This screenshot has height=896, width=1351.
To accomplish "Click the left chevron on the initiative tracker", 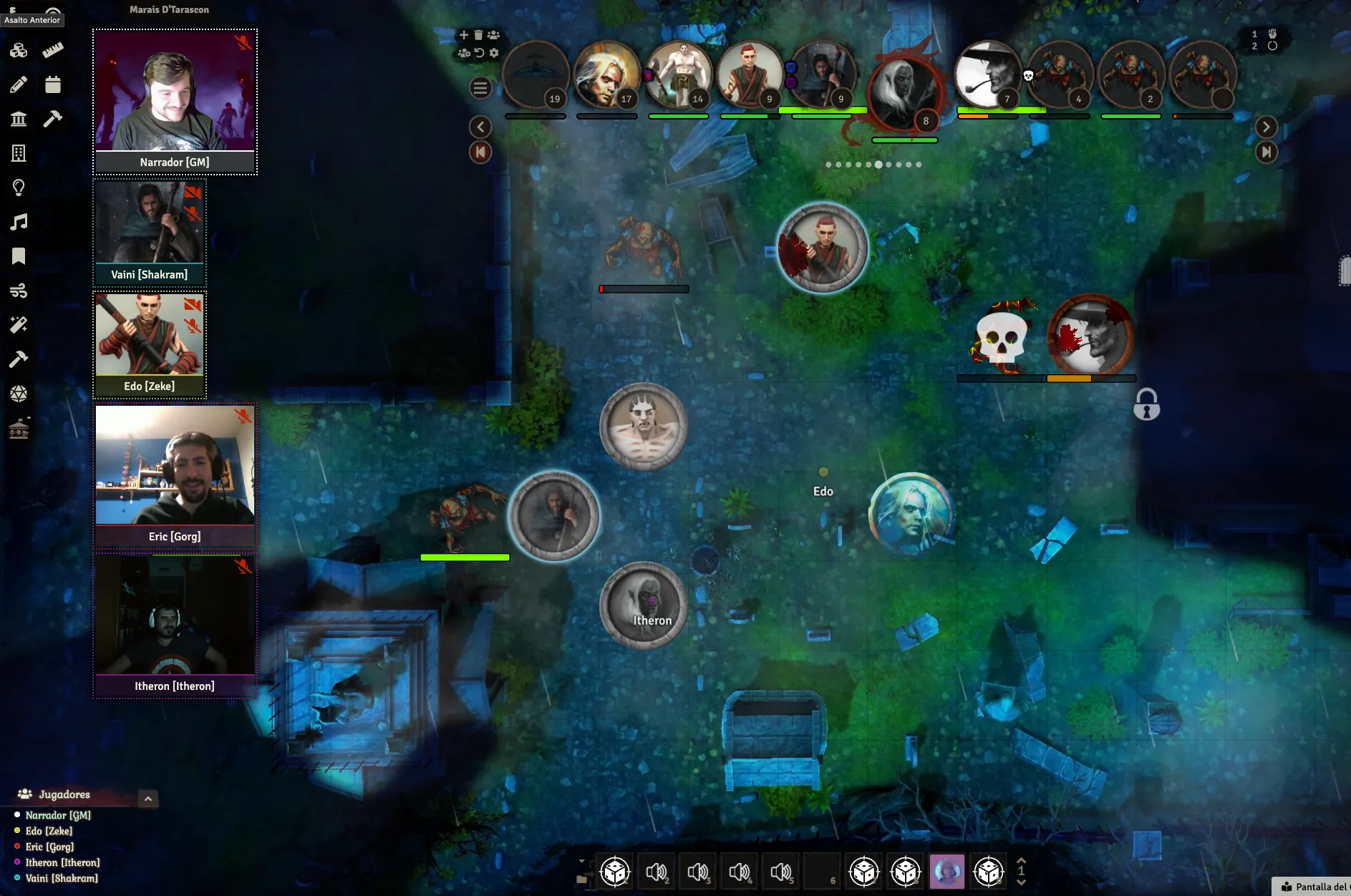I will pyautogui.click(x=480, y=127).
